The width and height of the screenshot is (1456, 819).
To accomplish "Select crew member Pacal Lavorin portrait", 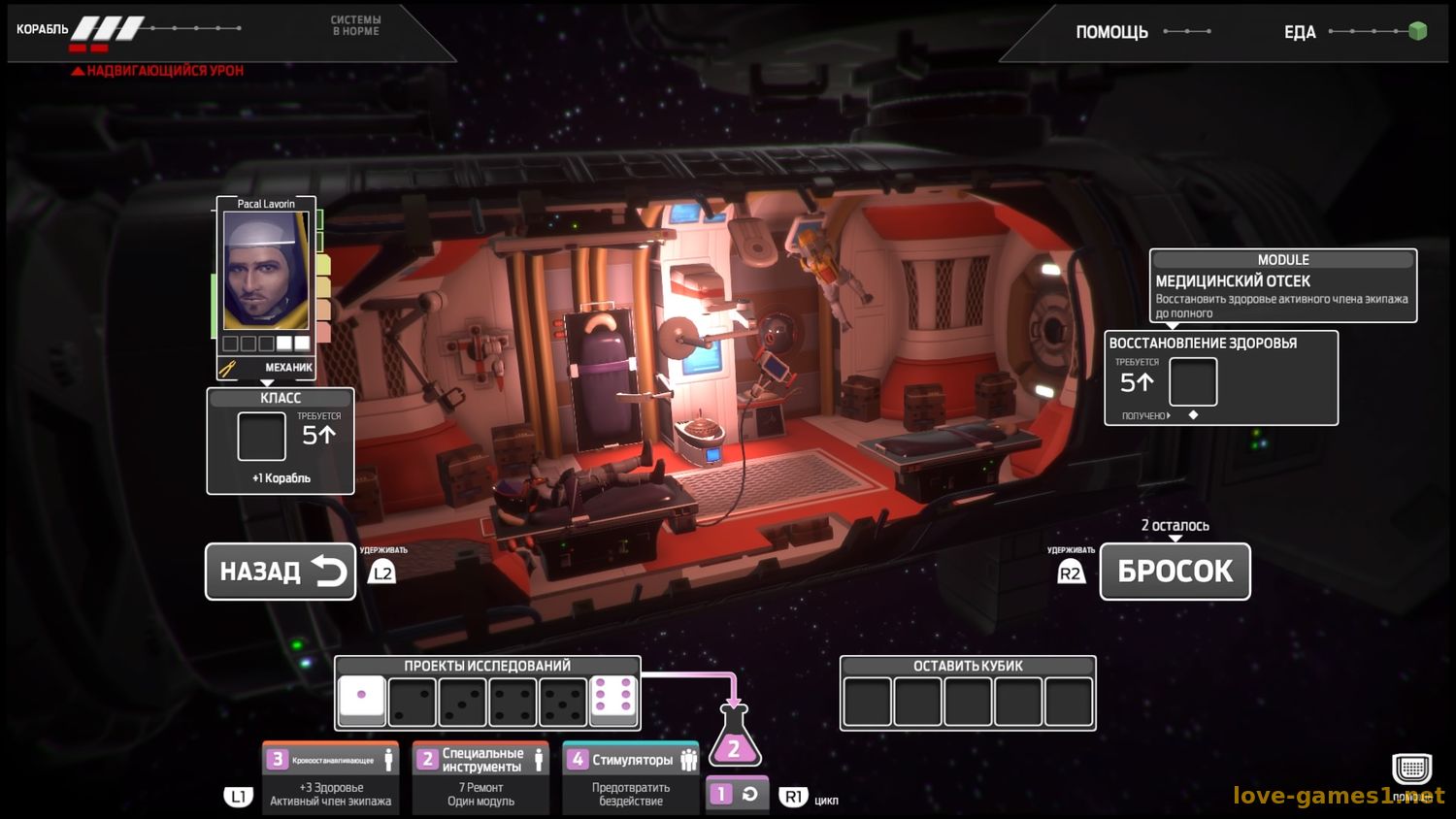I will tap(266, 272).
